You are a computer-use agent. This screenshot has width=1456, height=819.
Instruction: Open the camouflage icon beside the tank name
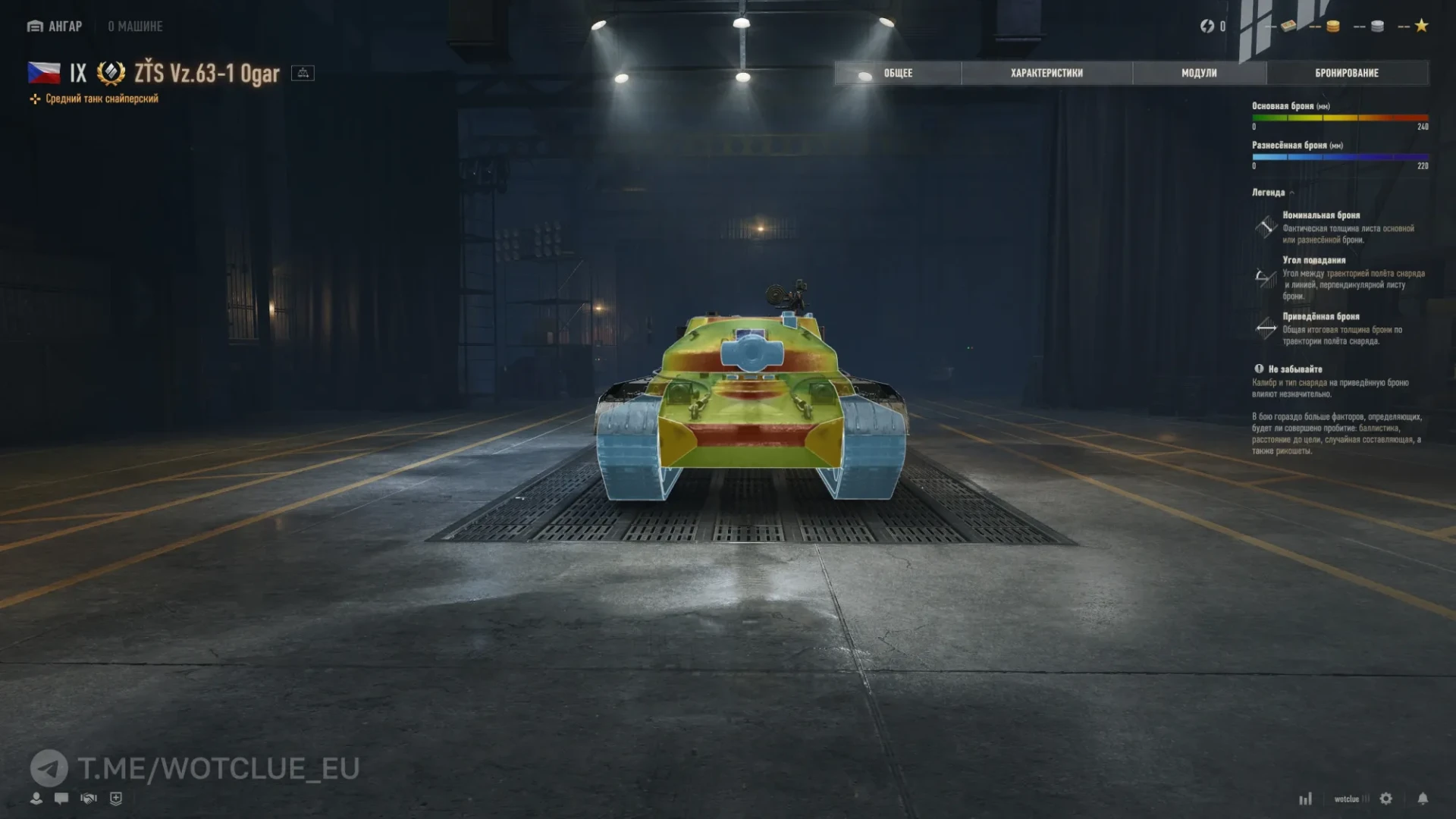click(x=304, y=74)
